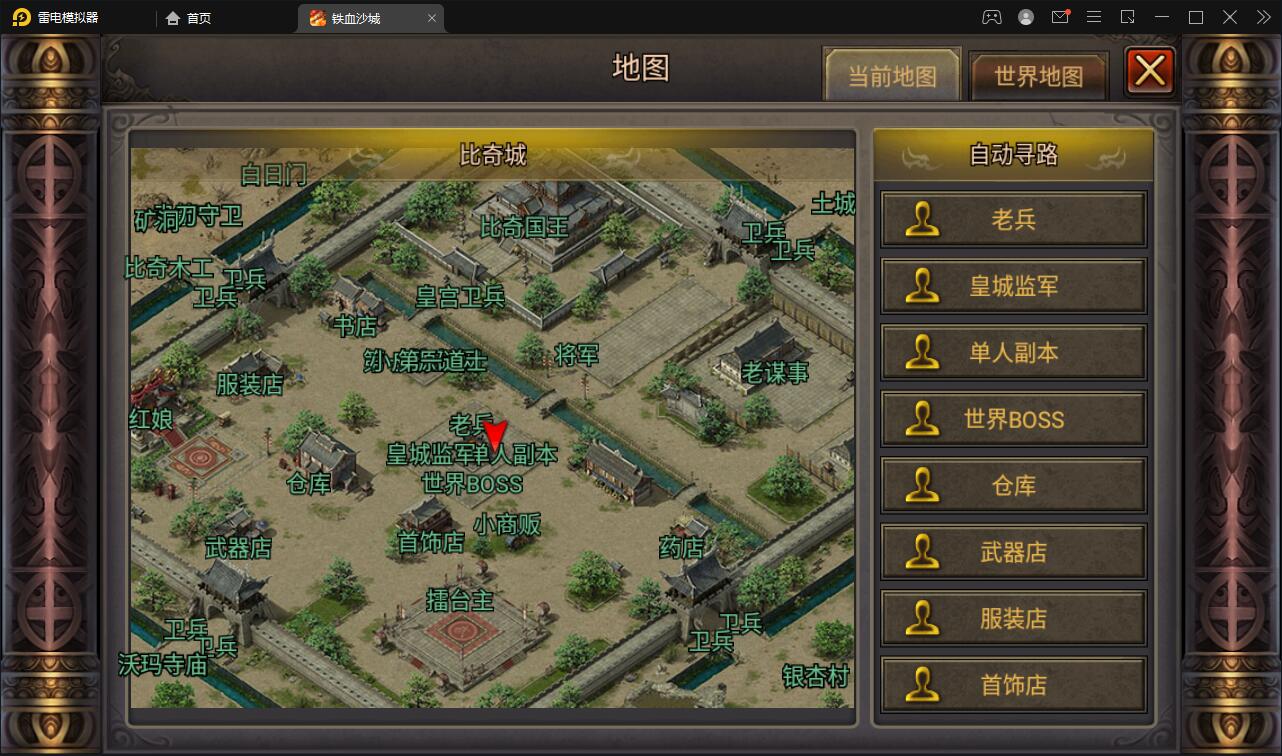Screen dimensions: 1282x756
Task: Click 比奇国王 on the map
Action: [524, 229]
